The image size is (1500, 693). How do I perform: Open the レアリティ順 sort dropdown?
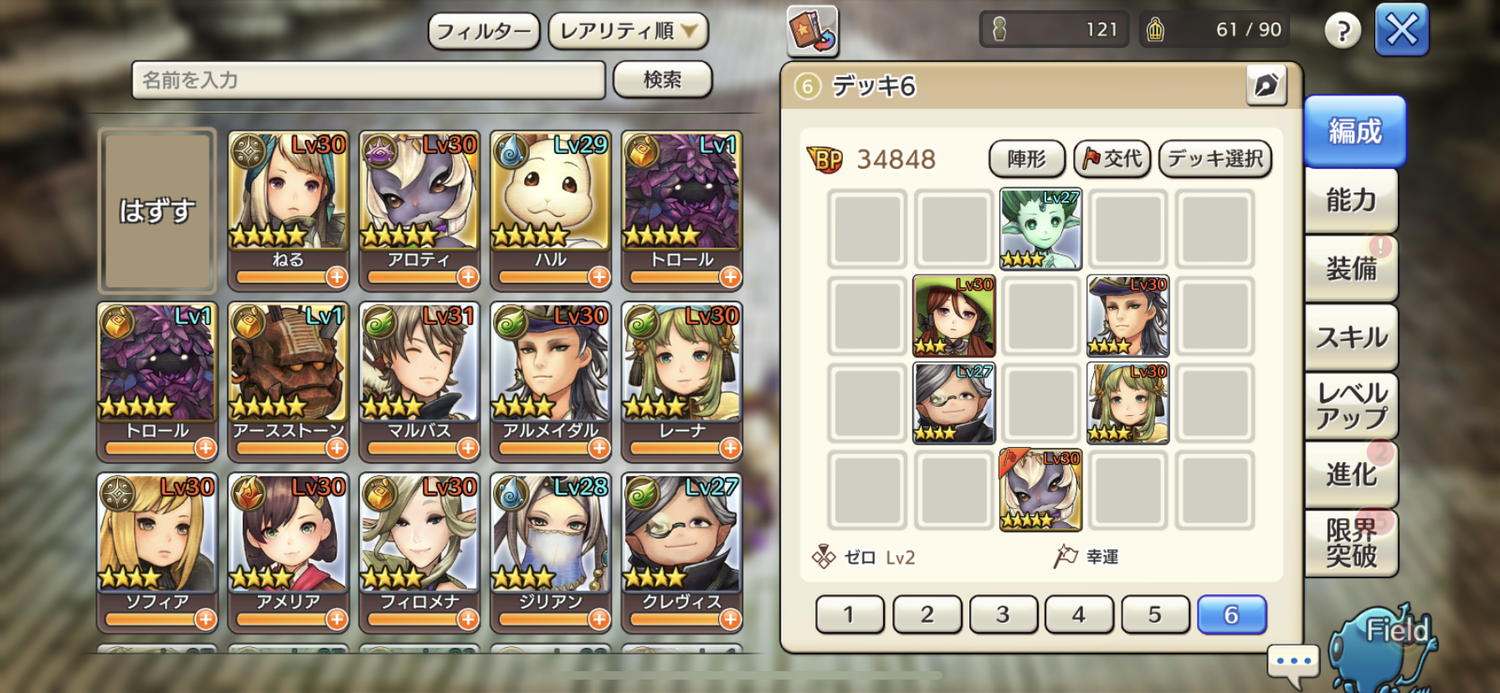pyautogui.click(x=628, y=31)
